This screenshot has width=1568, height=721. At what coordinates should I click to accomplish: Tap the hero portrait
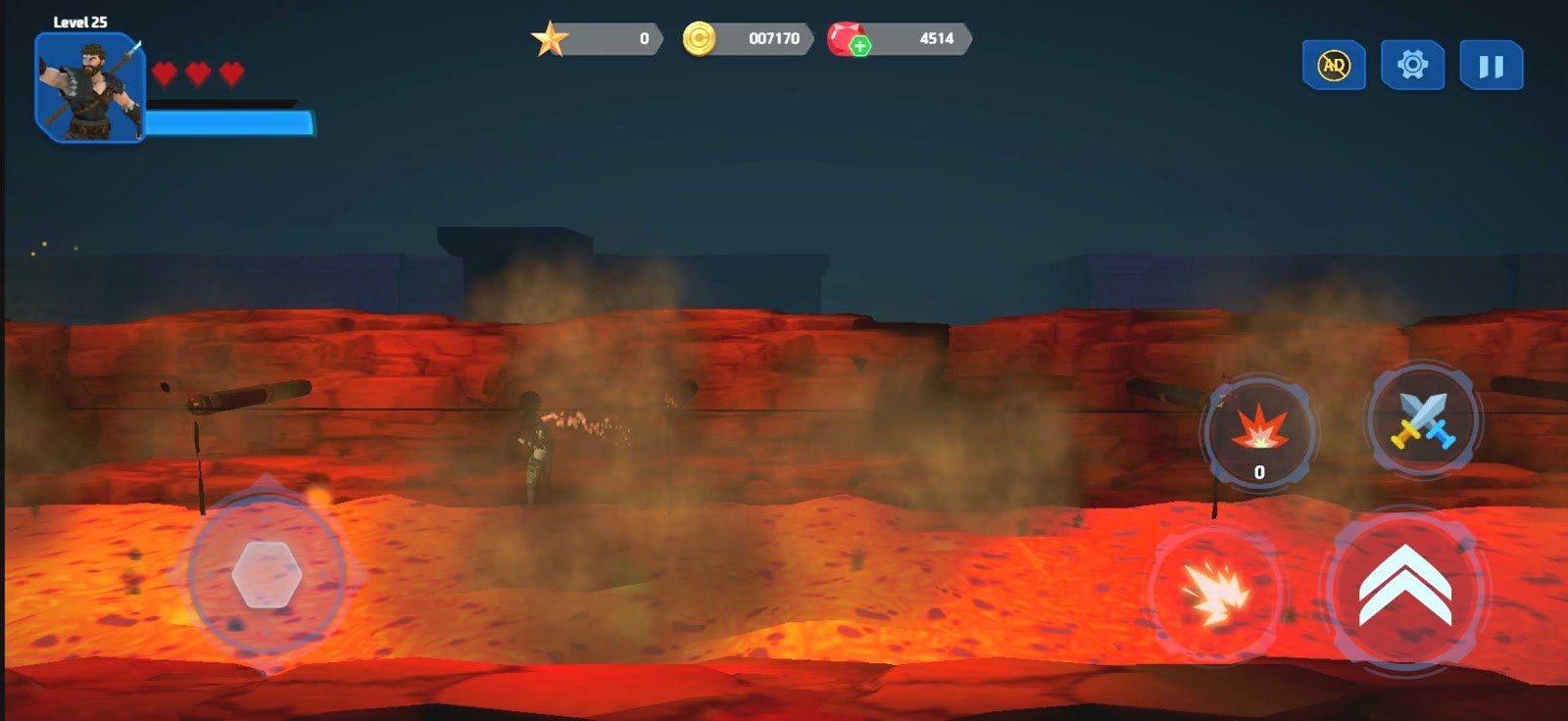point(90,88)
